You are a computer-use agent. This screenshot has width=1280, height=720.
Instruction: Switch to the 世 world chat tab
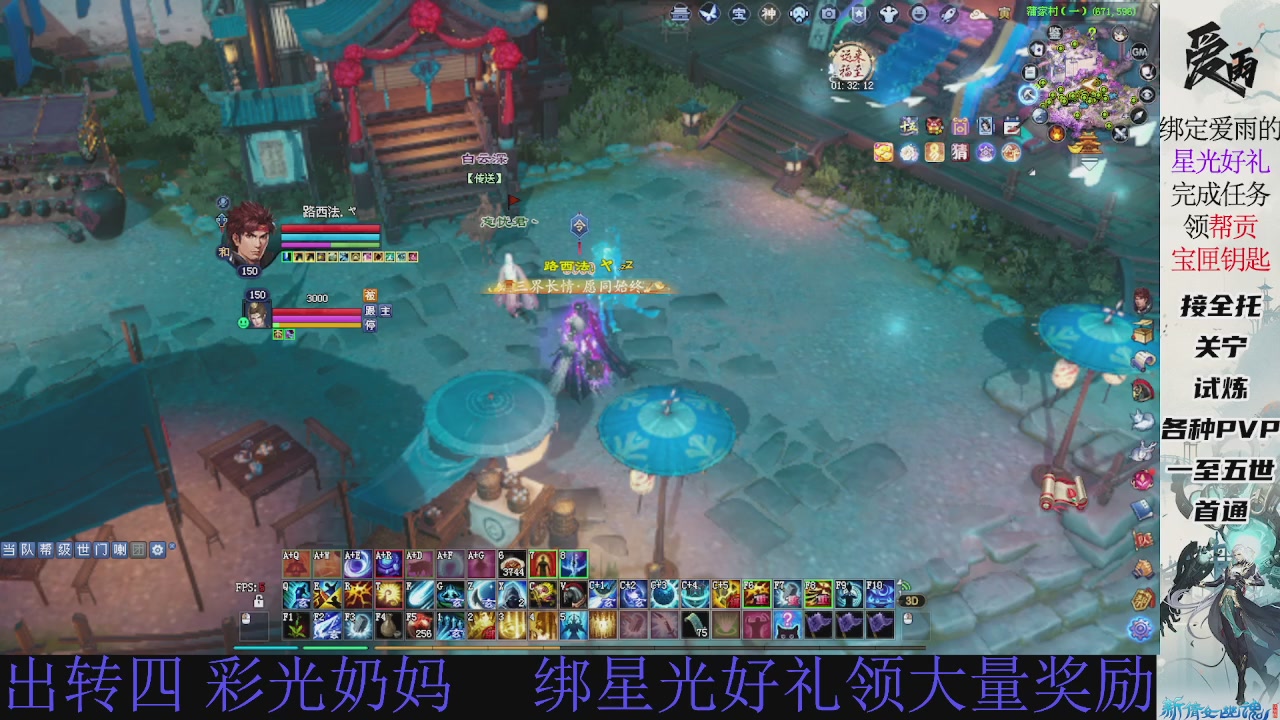point(82,549)
